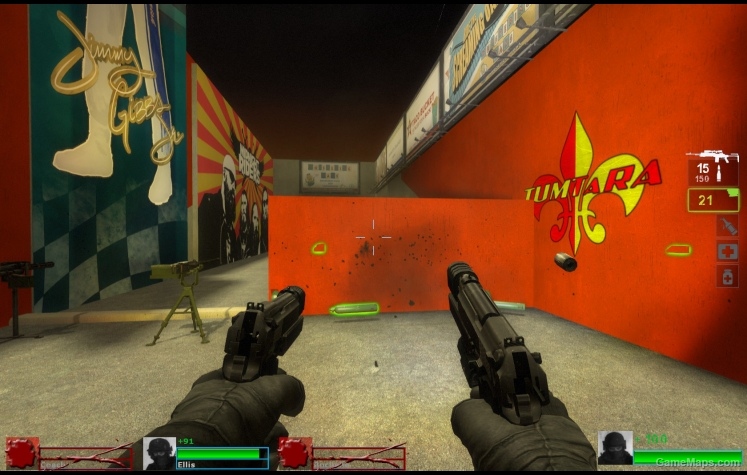747x475 pixels.
Task: Switch to the dual pistols slot
Action: tap(712, 200)
